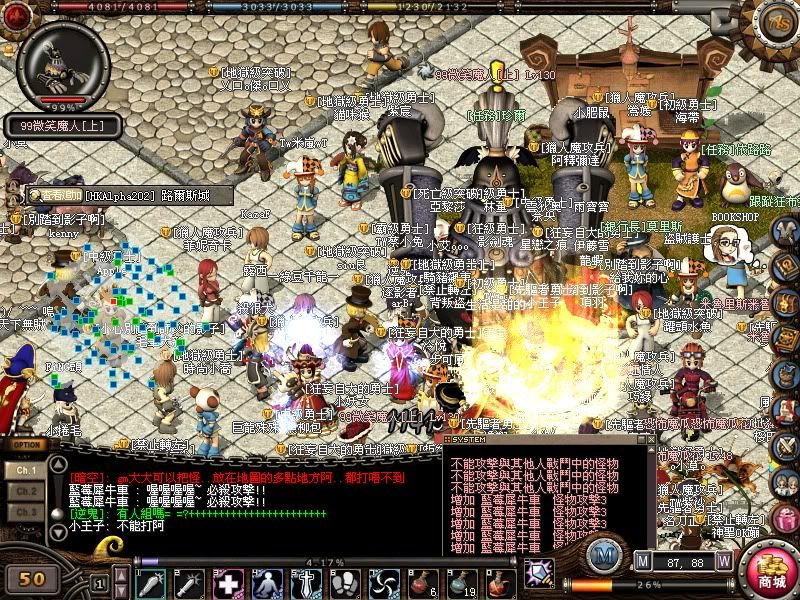Toggle the hotbar page number 1 button
Image resolution: width=800 pixels, height=600 pixels.
click(99, 581)
